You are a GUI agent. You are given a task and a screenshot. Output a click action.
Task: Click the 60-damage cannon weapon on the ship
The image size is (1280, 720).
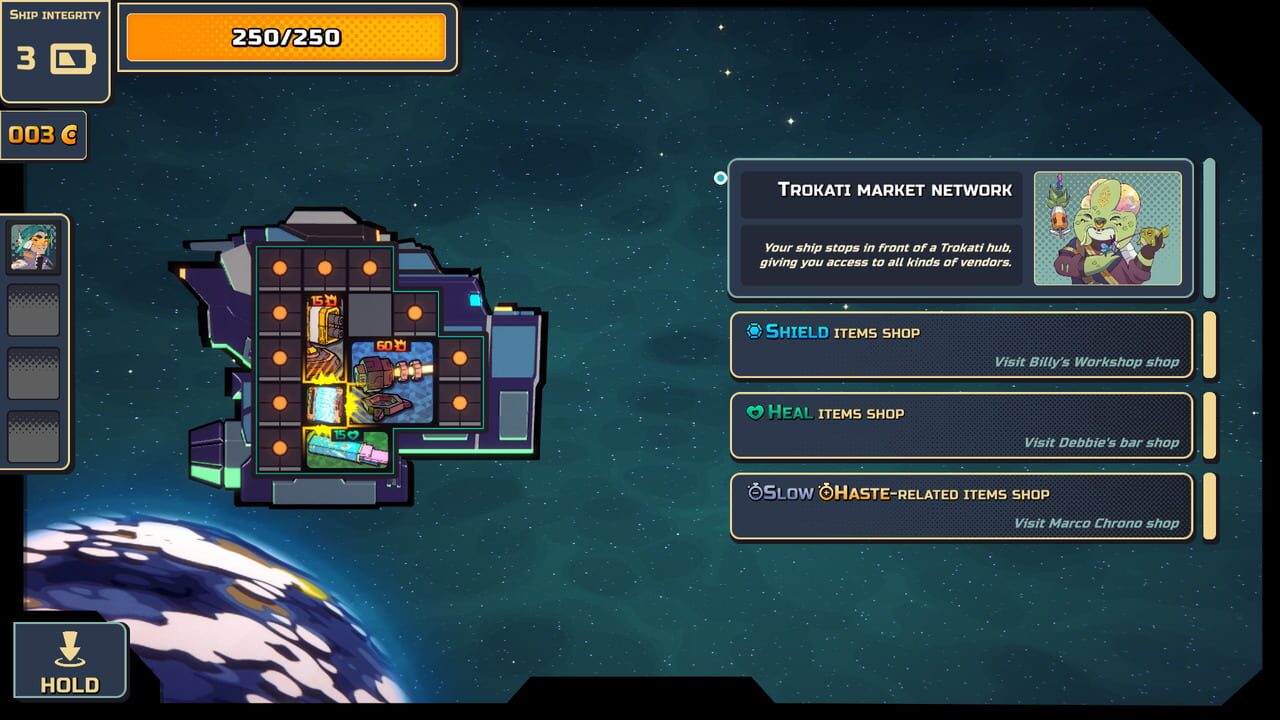pos(387,383)
